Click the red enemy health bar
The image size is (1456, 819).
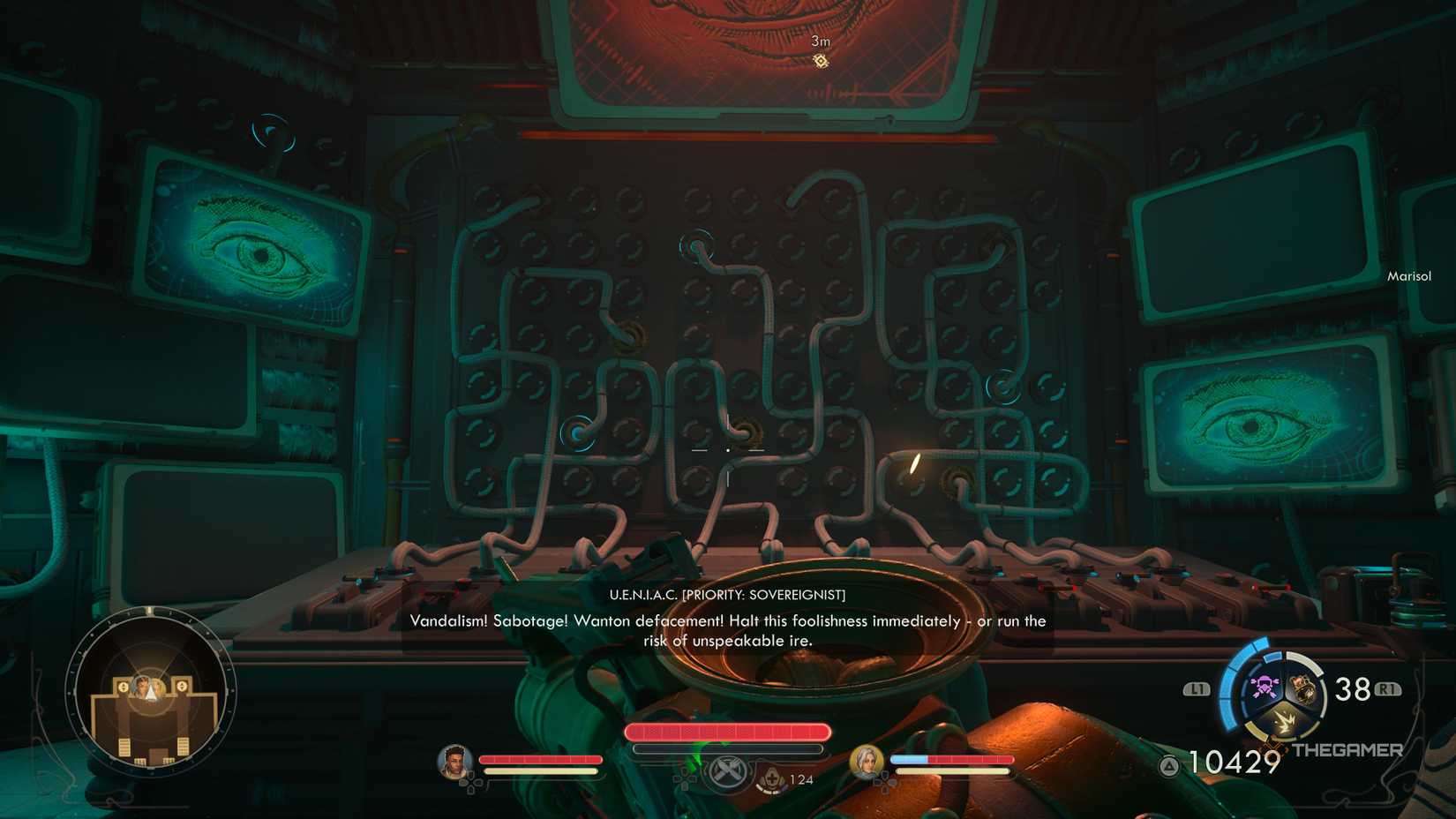coord(727,732)
